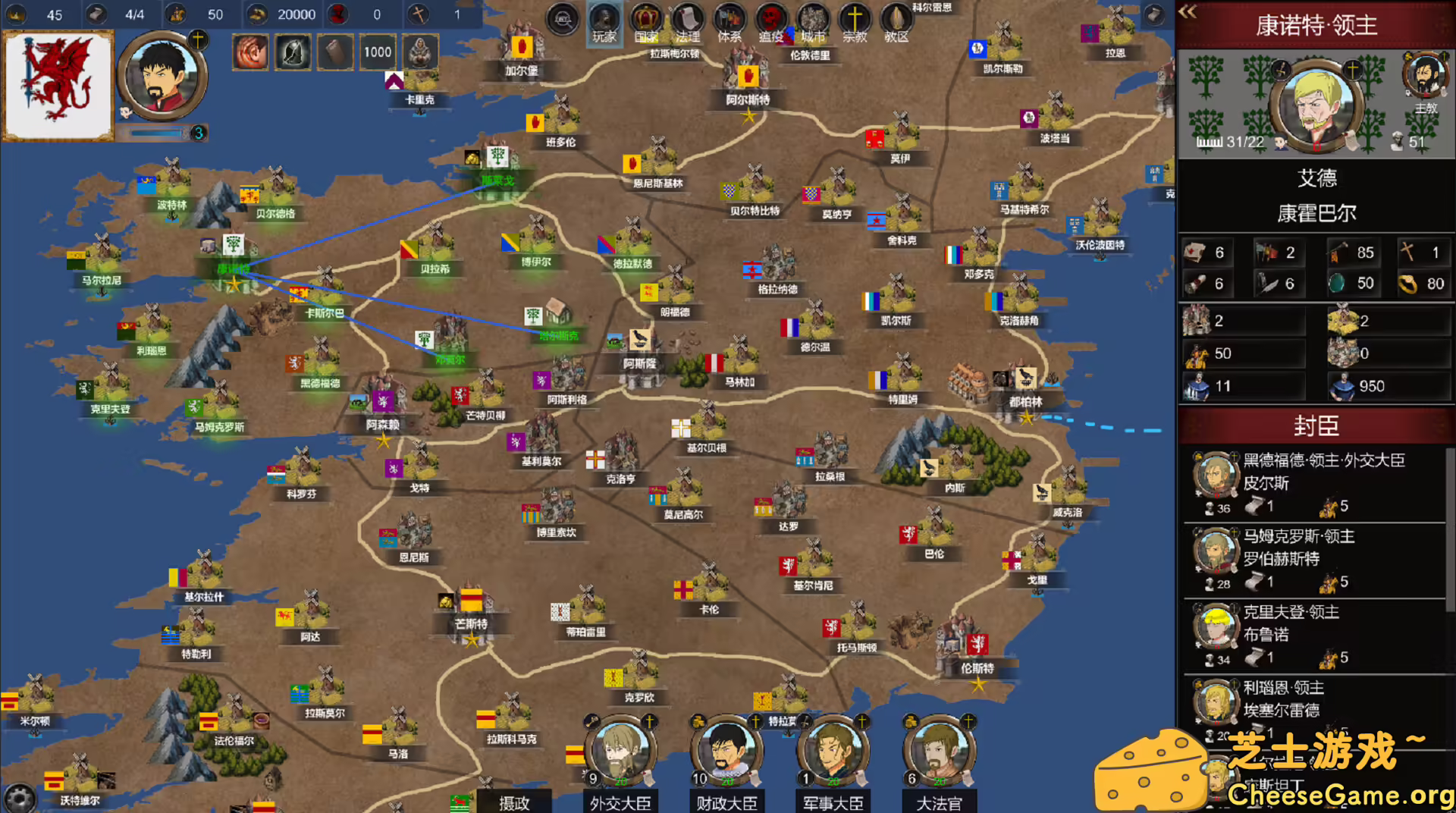
Task: Click the red dragon coat of arms
Action: point(58,83)
